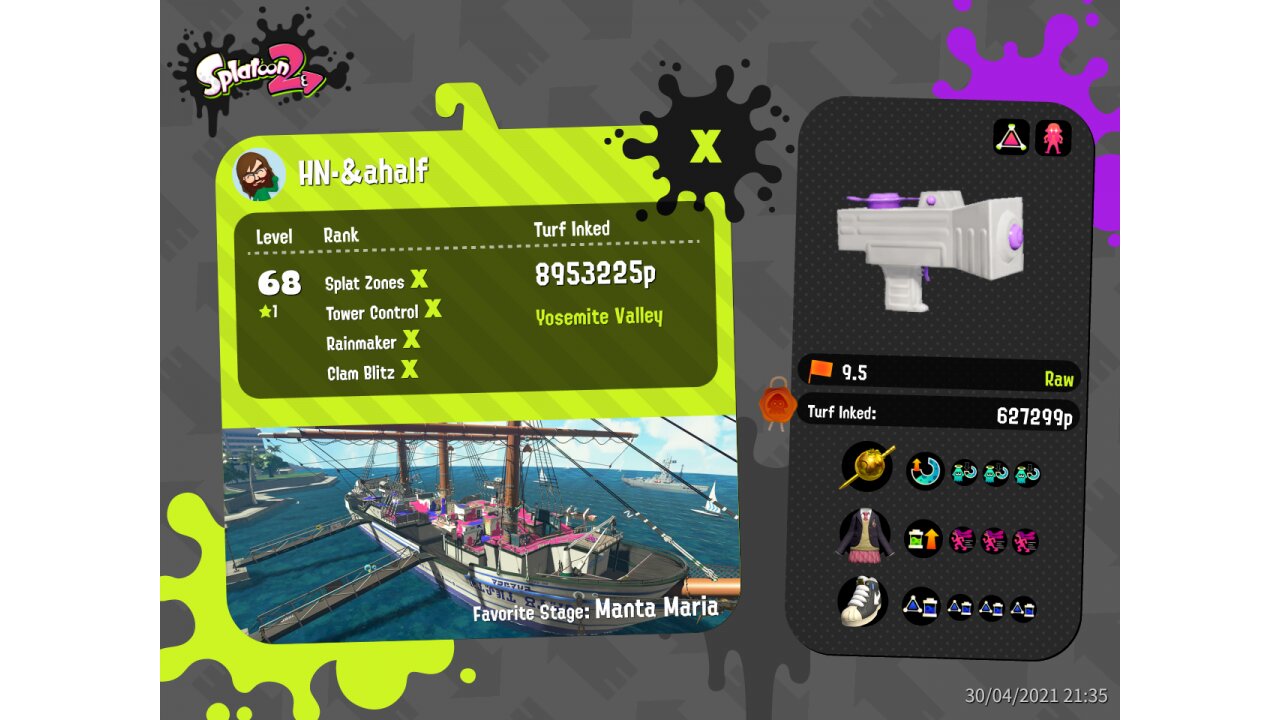Click the bearded player avatar
1280x720 pixels.
tap(259, 175)
